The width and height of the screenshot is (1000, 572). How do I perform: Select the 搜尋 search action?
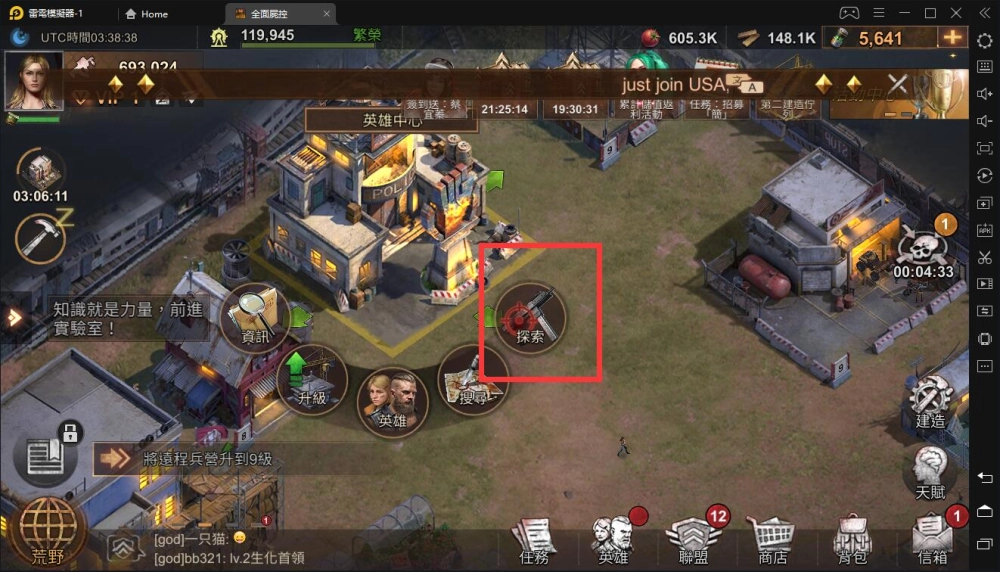(474, 381)
